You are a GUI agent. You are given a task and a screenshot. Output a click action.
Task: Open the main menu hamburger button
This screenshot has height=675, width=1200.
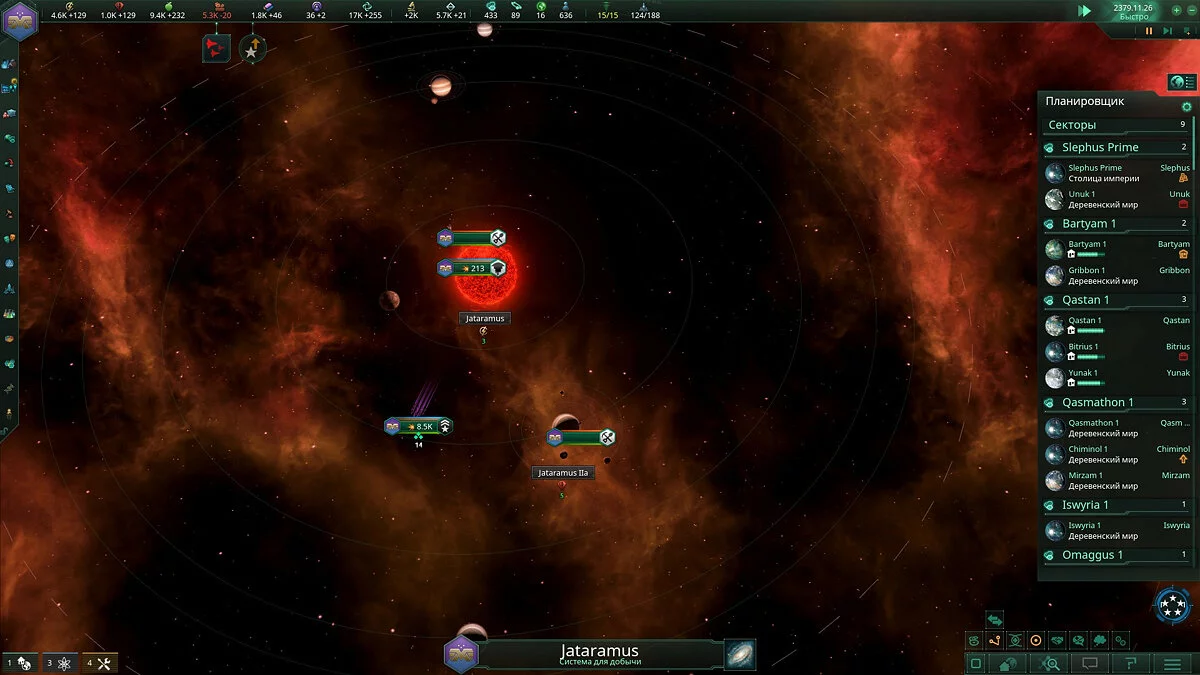(x=1172, y=663)
